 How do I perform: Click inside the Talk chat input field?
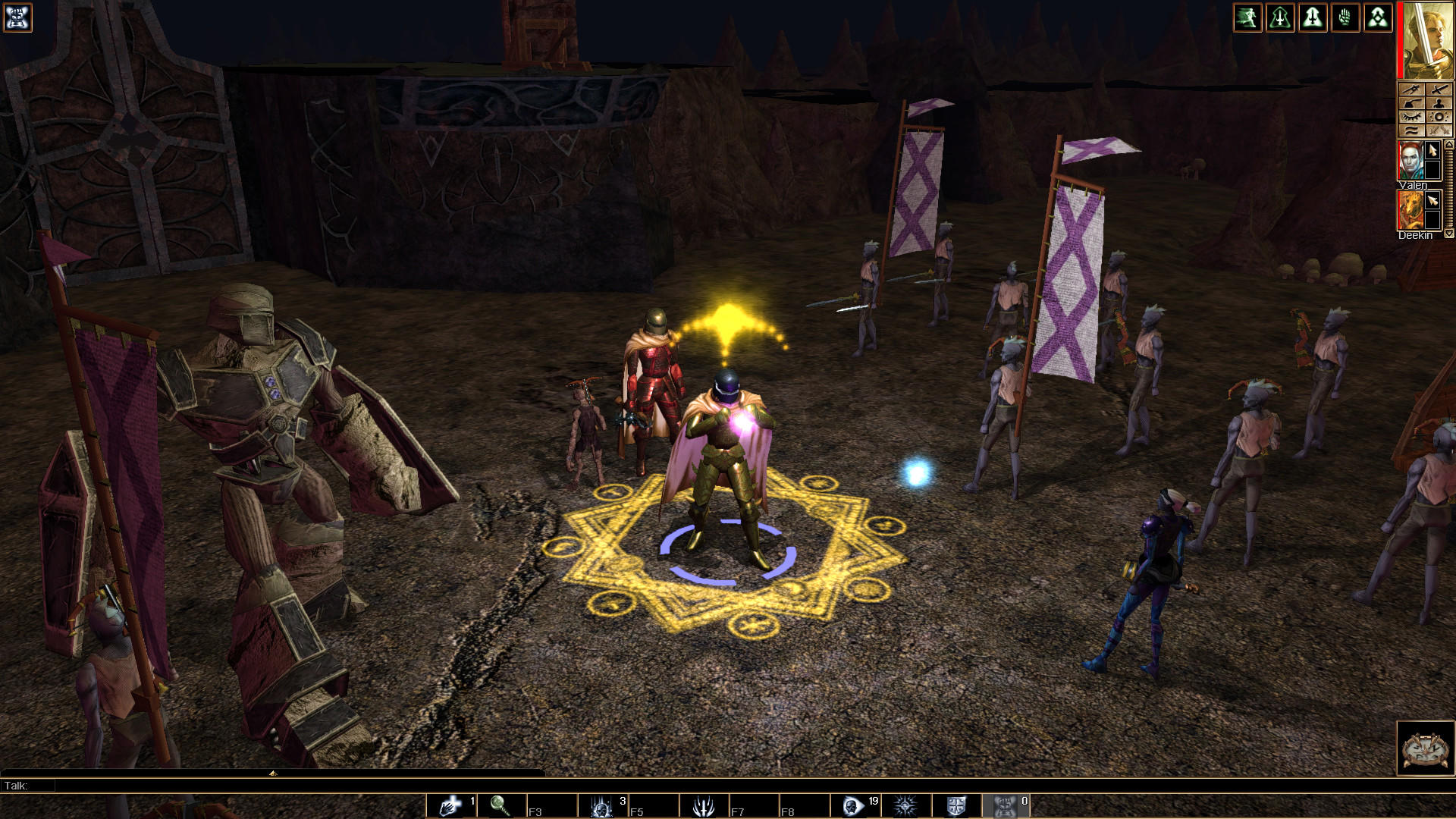pos(303,787)
